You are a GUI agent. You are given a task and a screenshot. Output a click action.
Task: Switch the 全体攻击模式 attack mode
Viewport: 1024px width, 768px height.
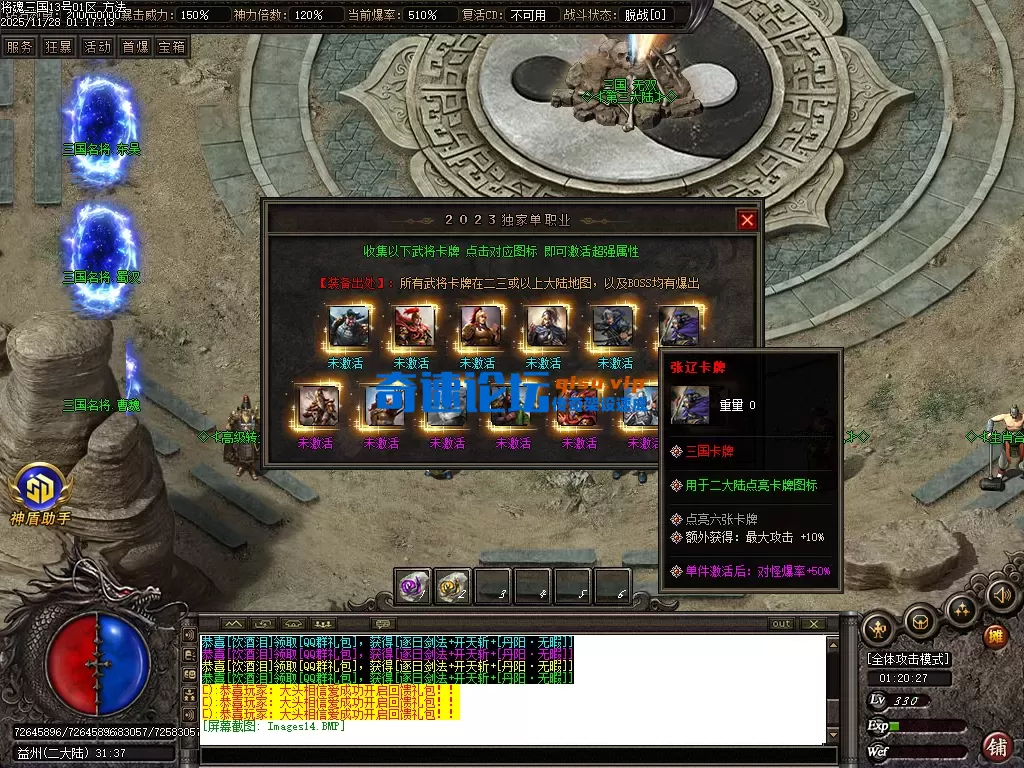[x=908, y=660]
